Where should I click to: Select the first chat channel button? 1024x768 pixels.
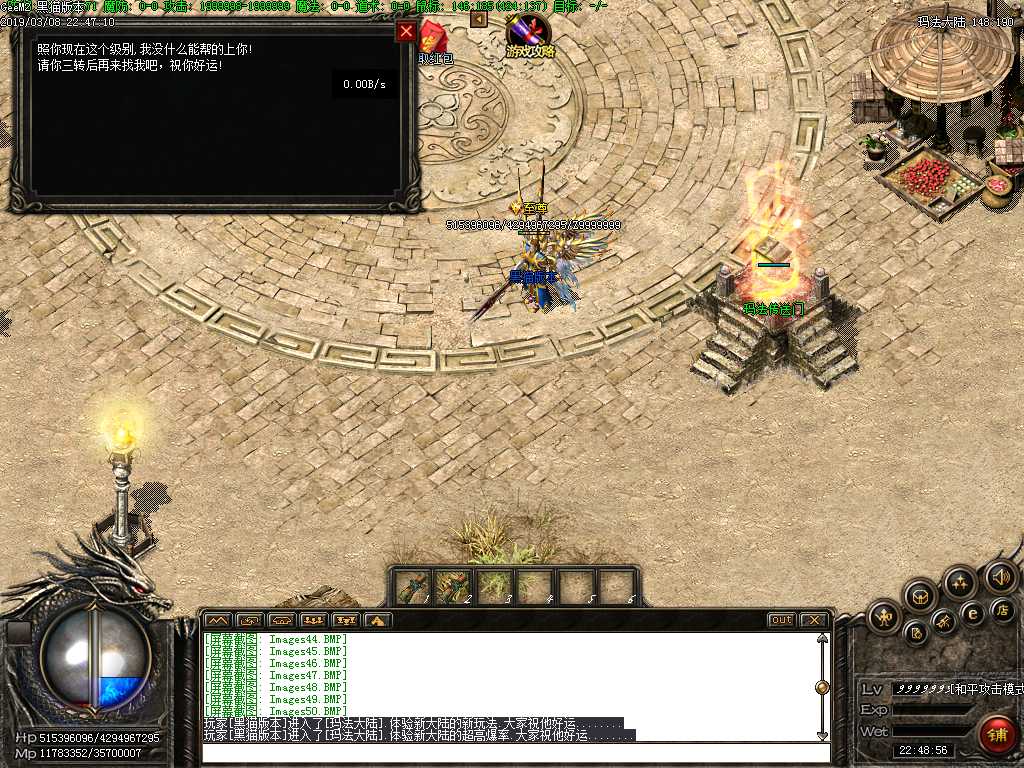[x=218, y=620]
